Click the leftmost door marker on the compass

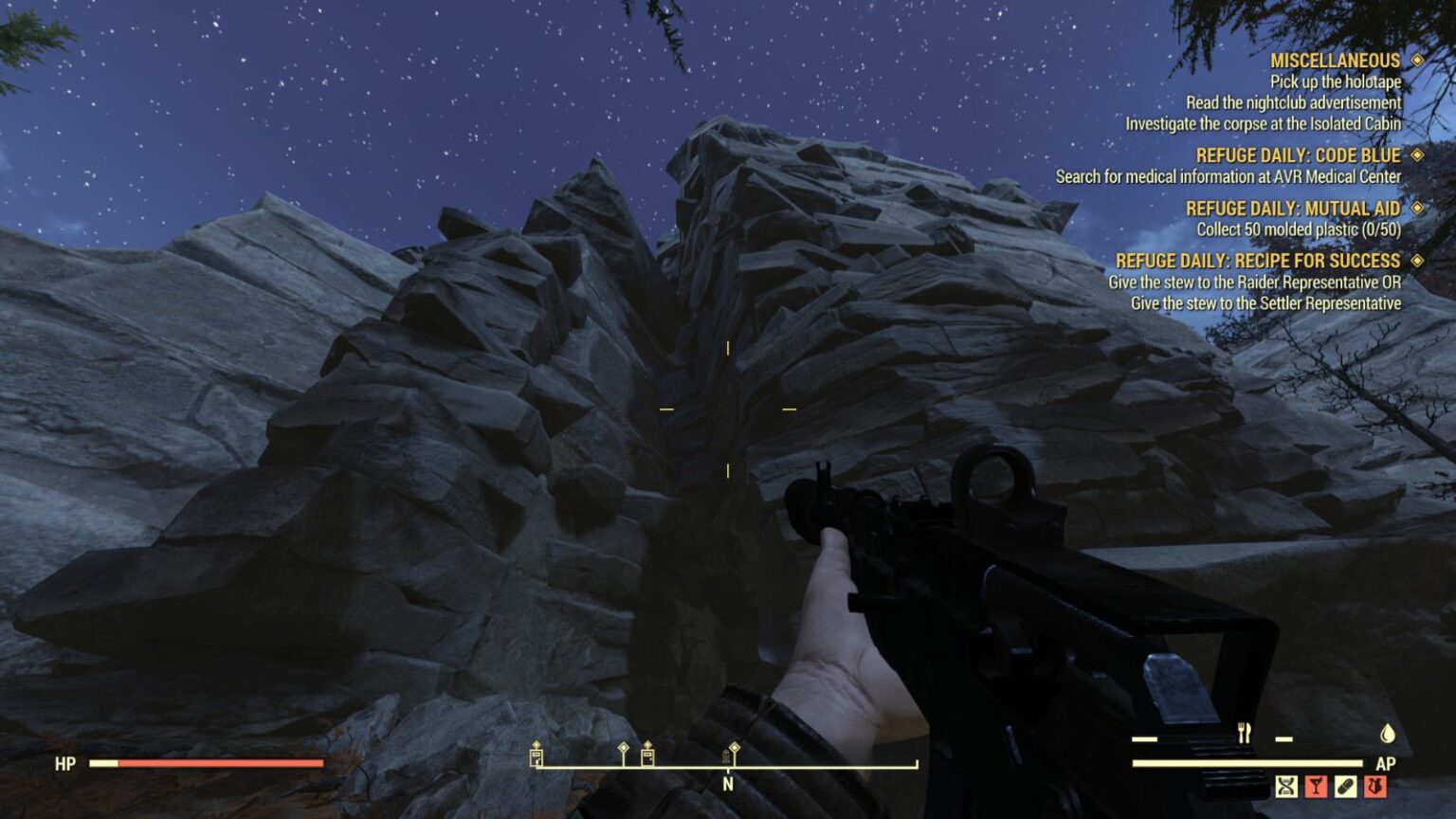coord(536,757)
